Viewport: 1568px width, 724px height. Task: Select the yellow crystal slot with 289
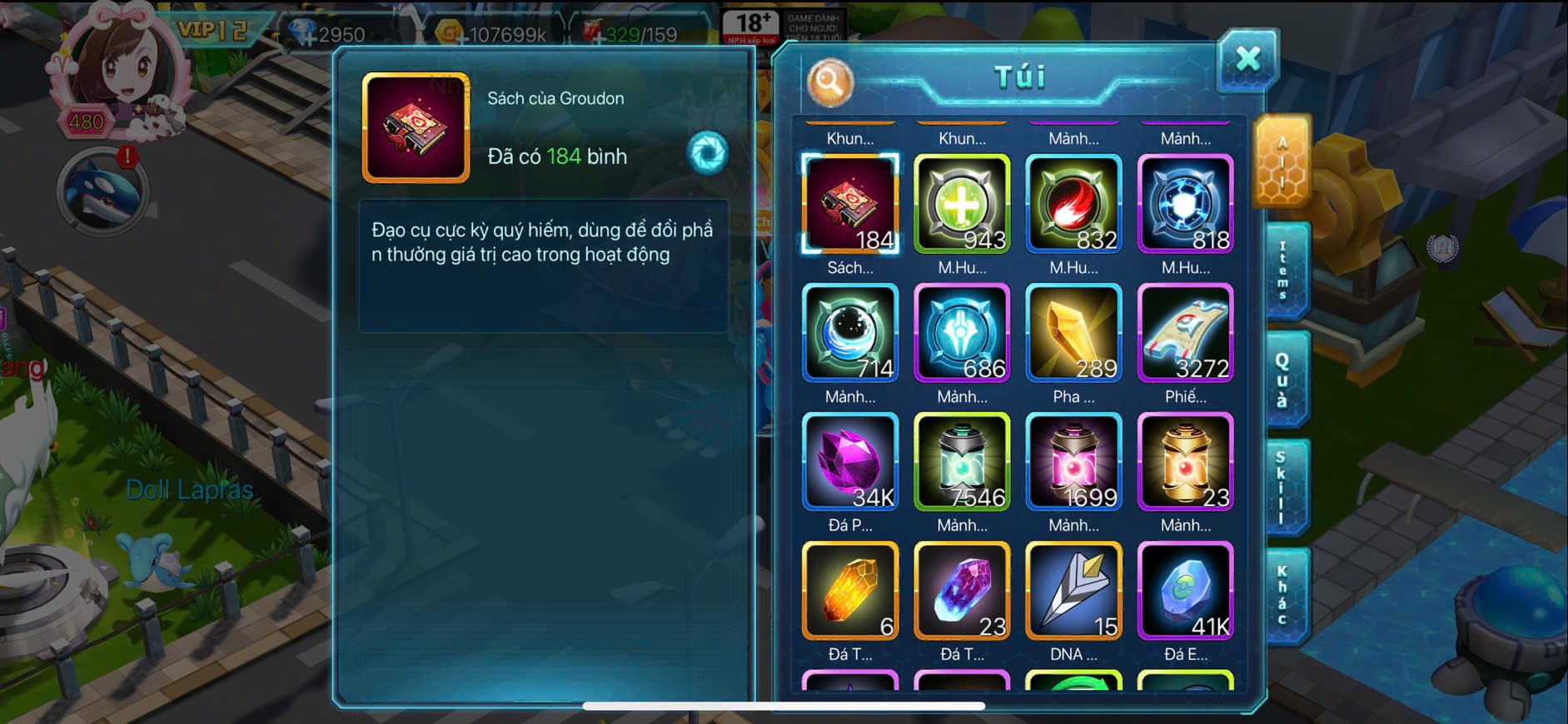(1073, 332)
